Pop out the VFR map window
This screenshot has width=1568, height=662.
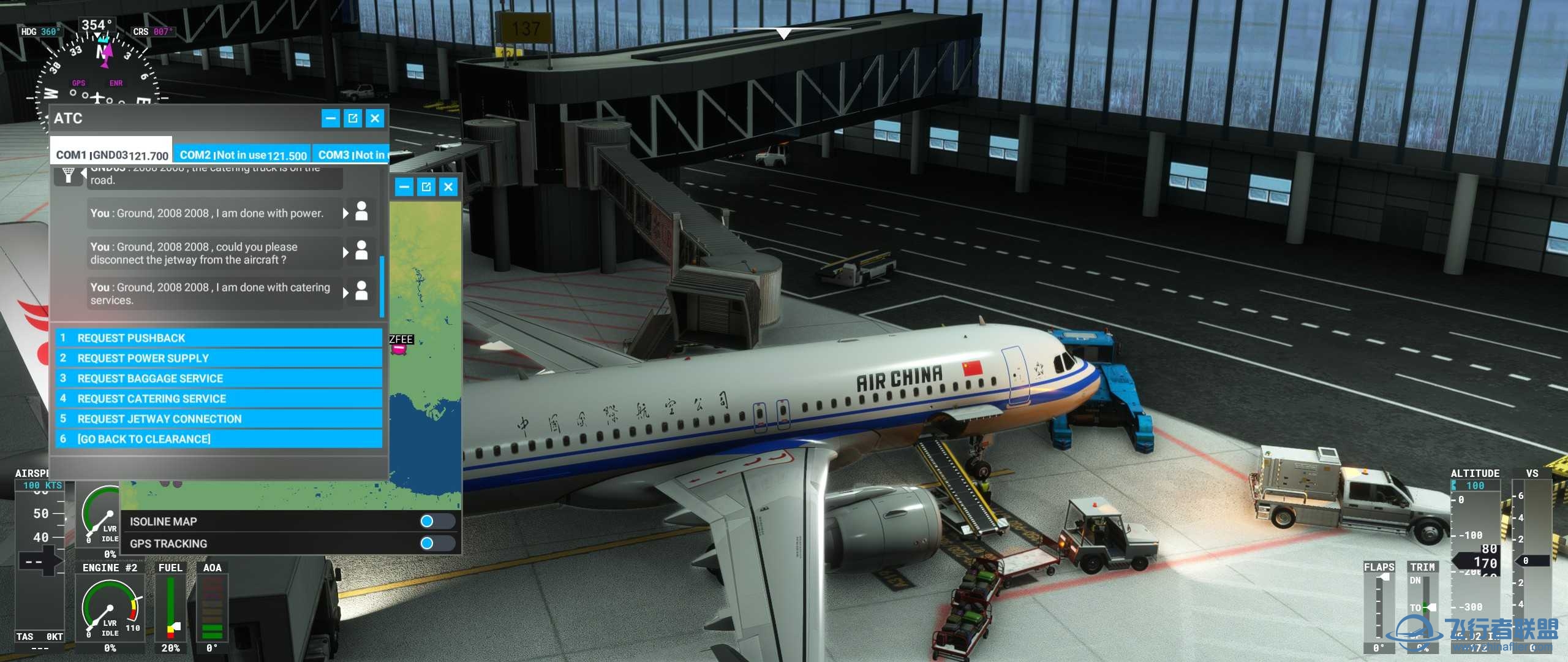(427, 188)
